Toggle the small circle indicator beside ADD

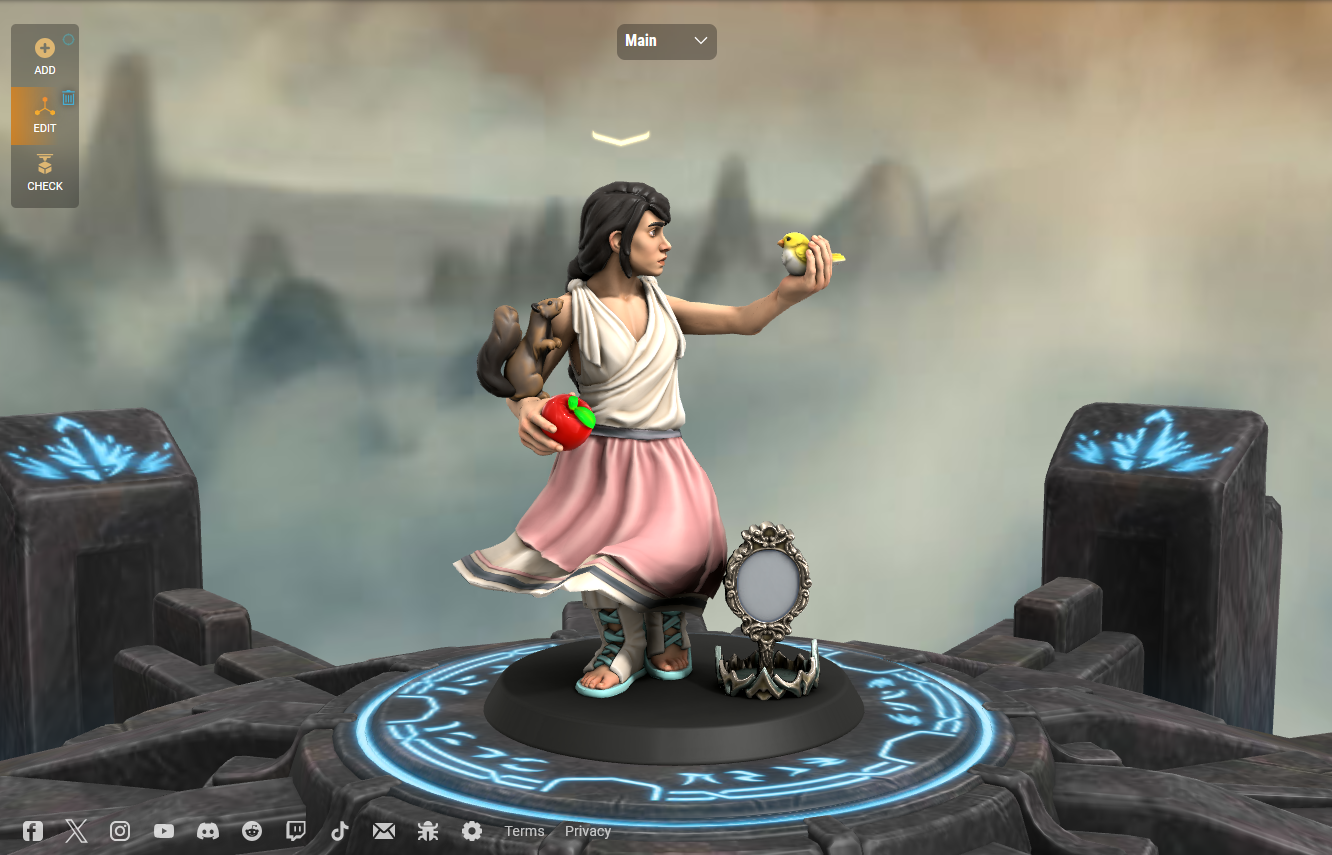[x=70, y=39]
